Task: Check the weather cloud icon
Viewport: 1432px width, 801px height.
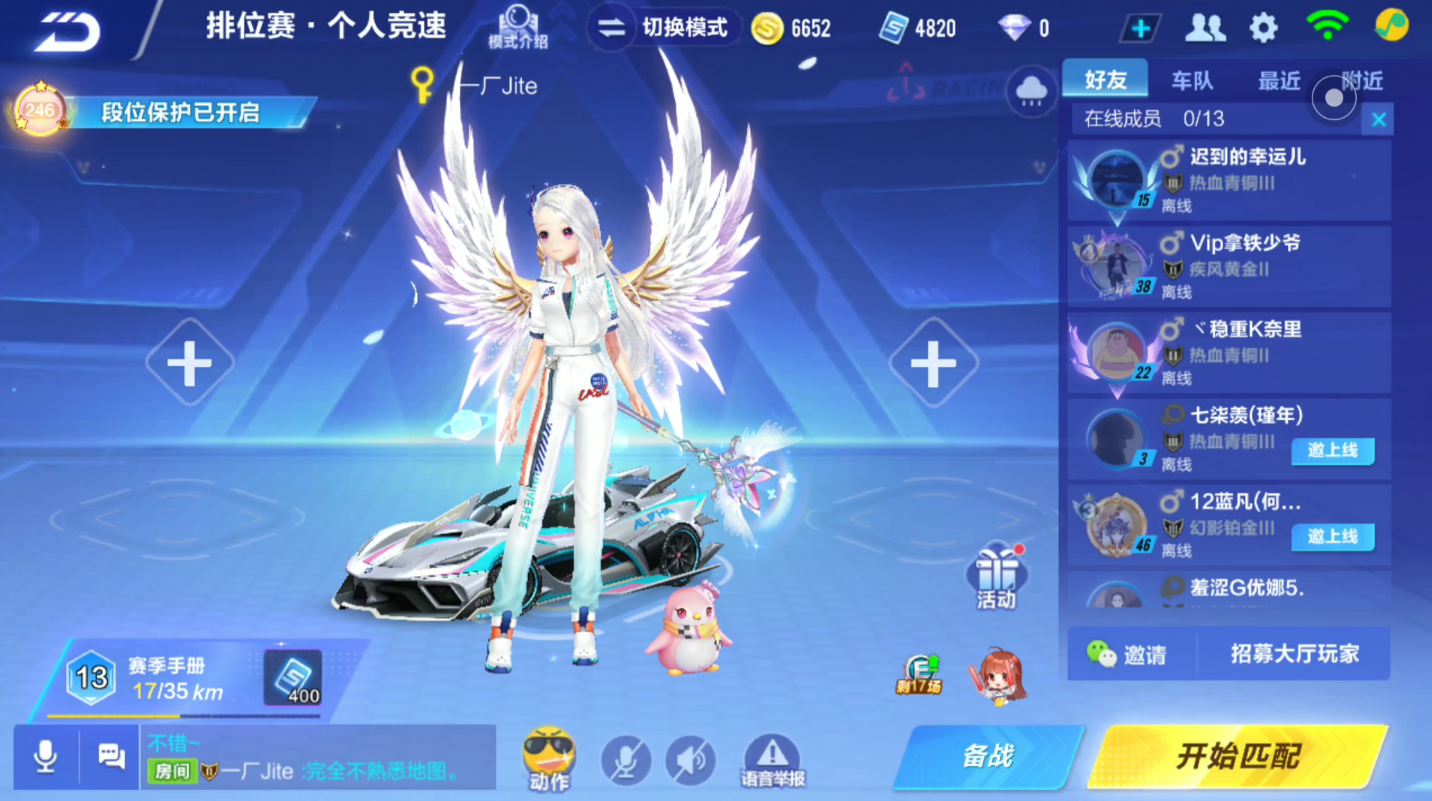Action: click(1030, 89)
